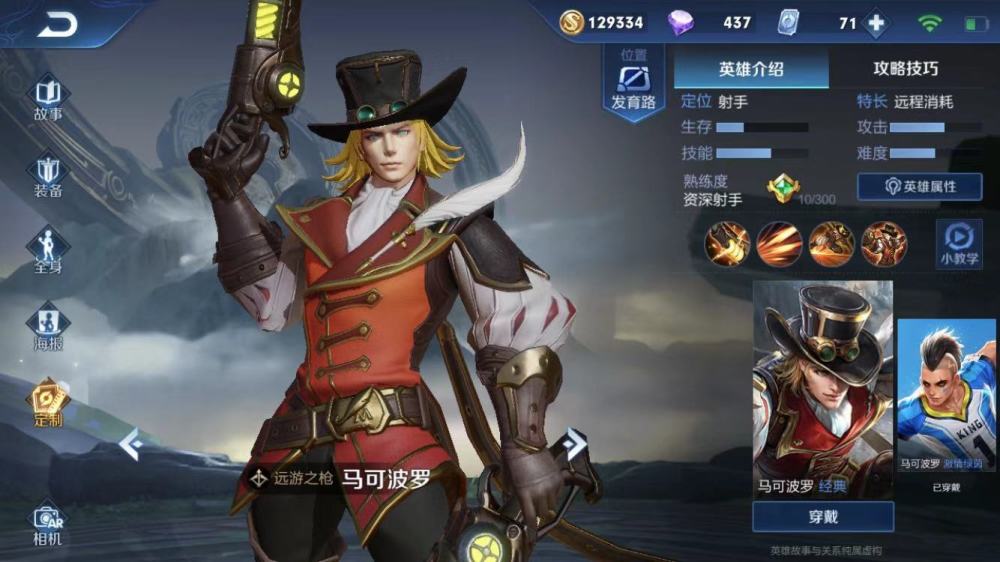Image resolution: width=1000 pixels, height=562 pixels.
Task: Play the 小教学 tutorial video
Action: tap(958, 244)
